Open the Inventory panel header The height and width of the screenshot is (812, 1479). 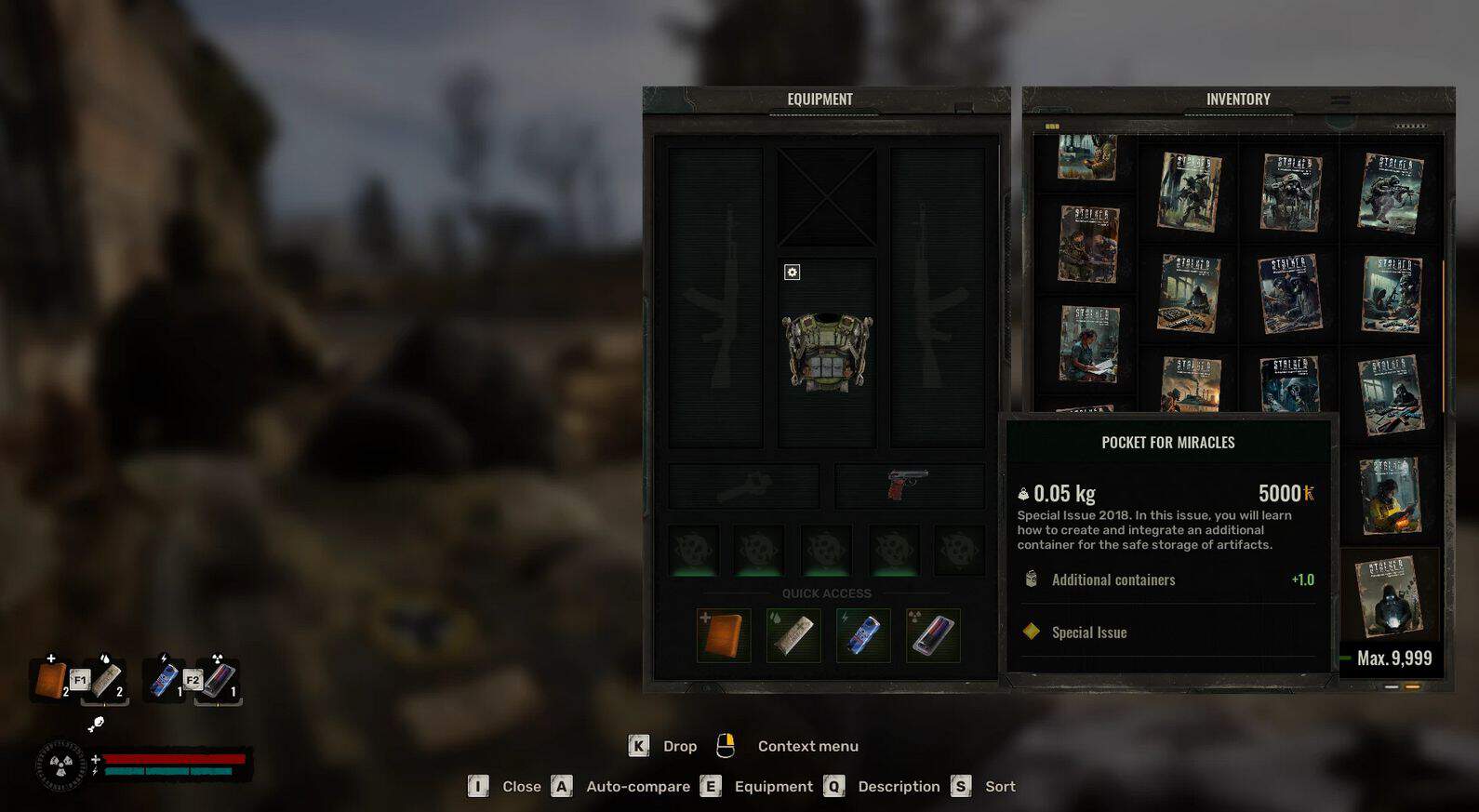(1238, 100)
